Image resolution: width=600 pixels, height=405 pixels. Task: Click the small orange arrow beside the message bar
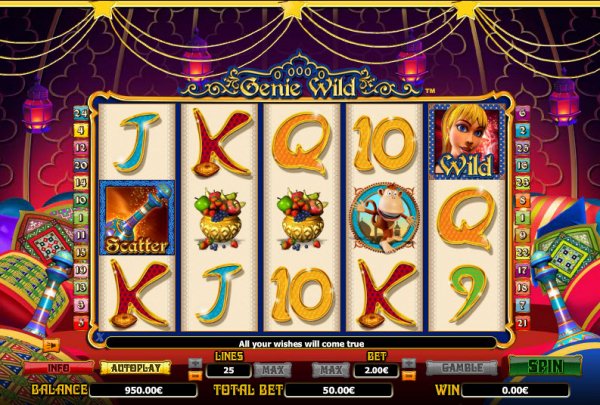[51, 344]
